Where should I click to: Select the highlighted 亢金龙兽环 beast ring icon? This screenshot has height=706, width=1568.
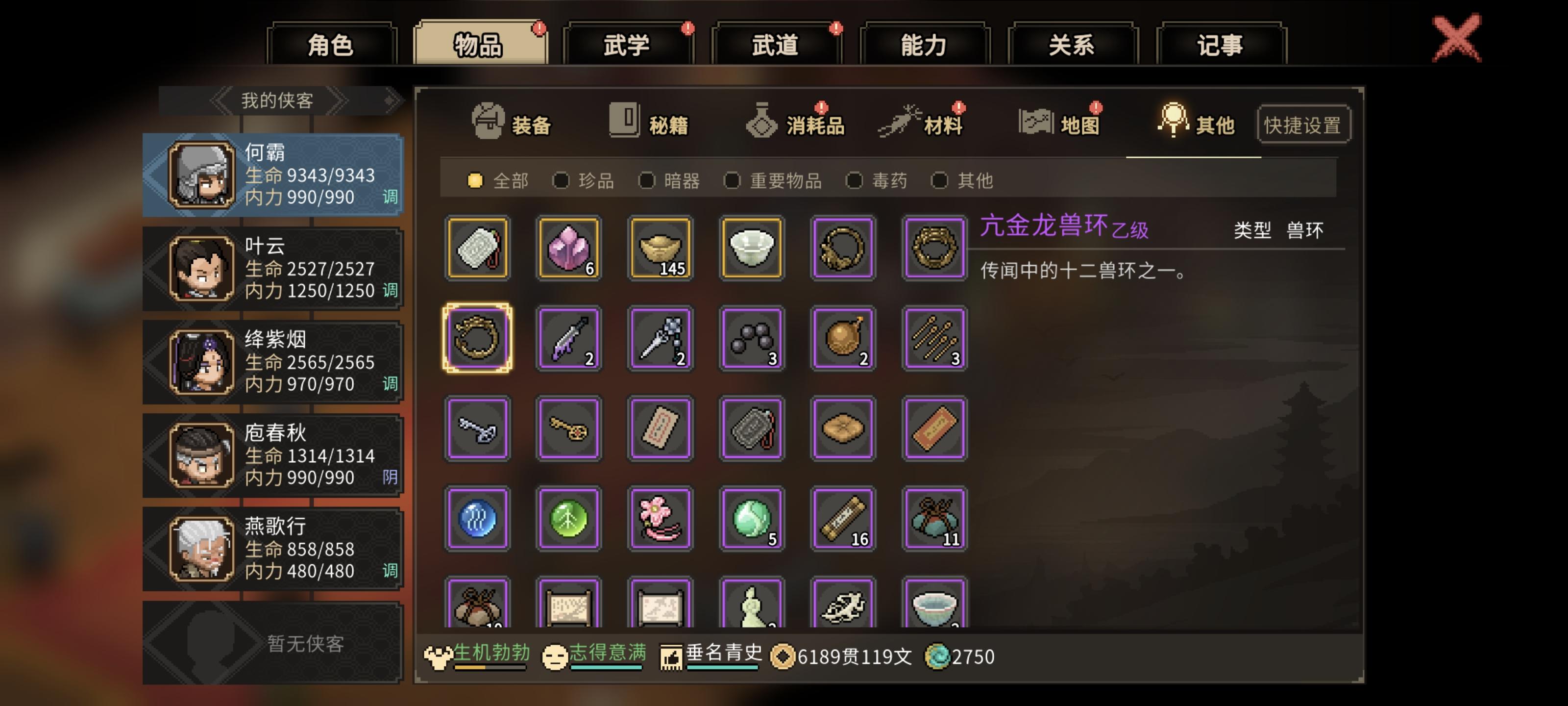pyautogui.click(x=477, y=339)
